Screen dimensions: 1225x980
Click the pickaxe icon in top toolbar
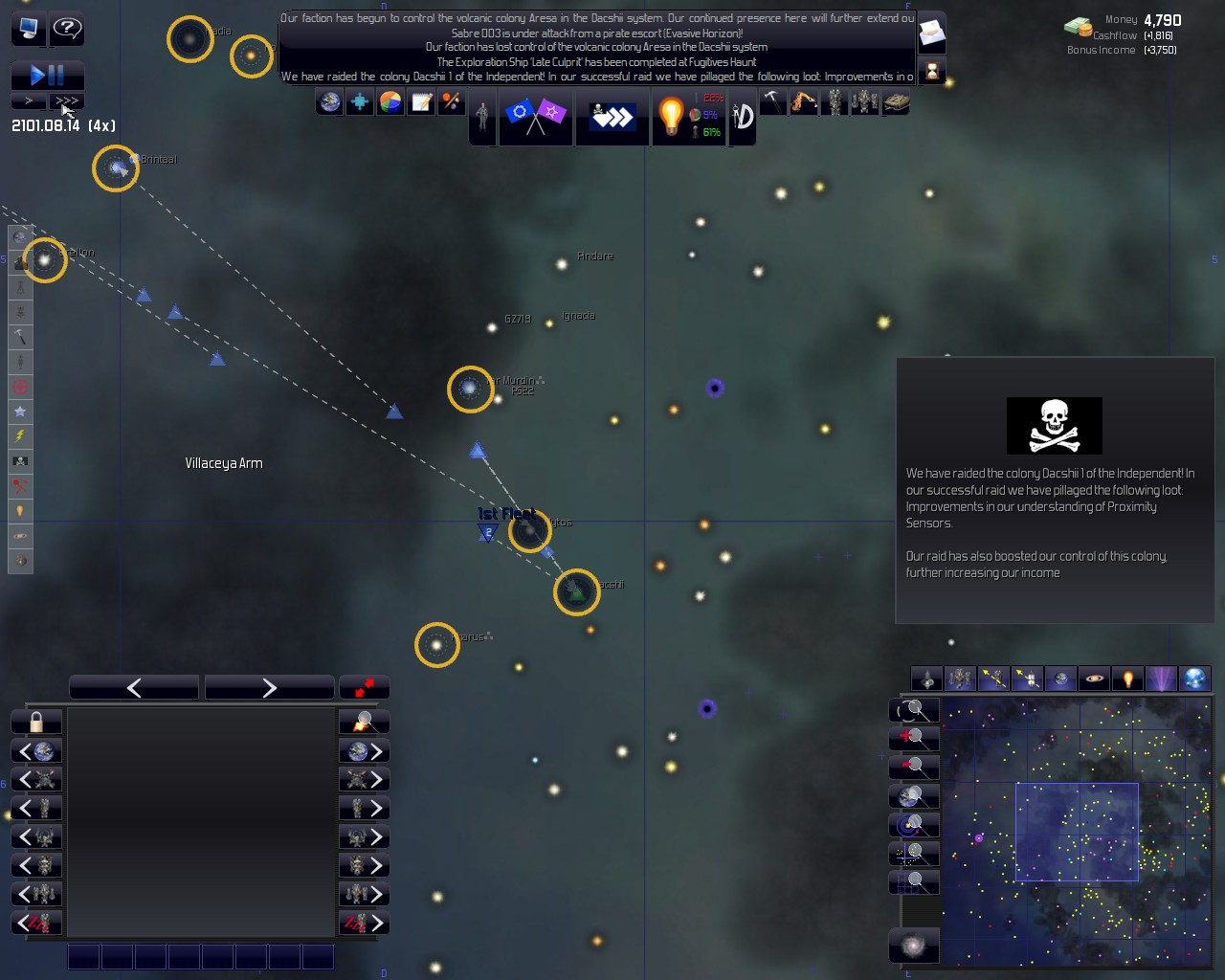pos(772,101)
